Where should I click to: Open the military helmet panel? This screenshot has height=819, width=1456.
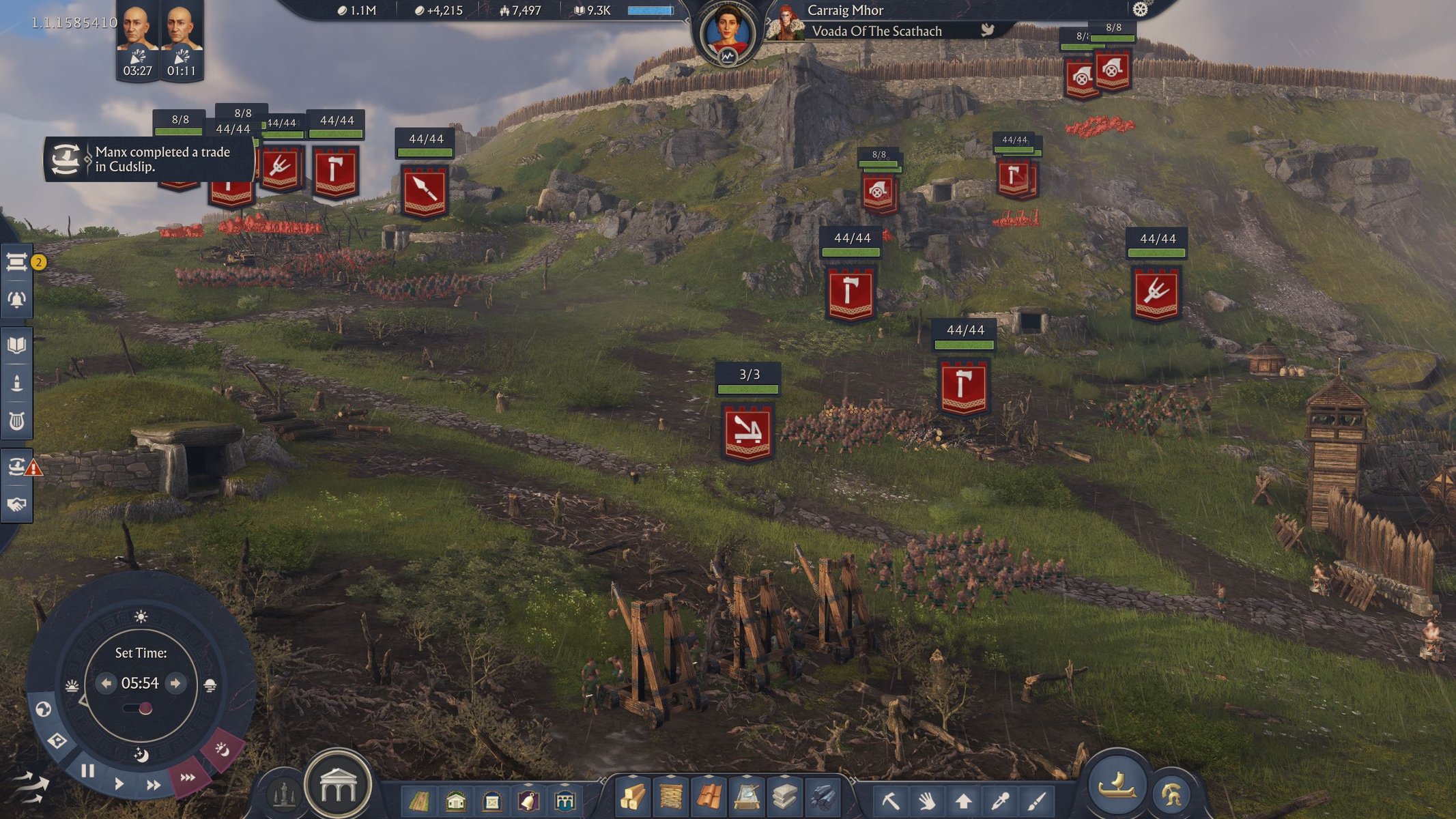1172,794
